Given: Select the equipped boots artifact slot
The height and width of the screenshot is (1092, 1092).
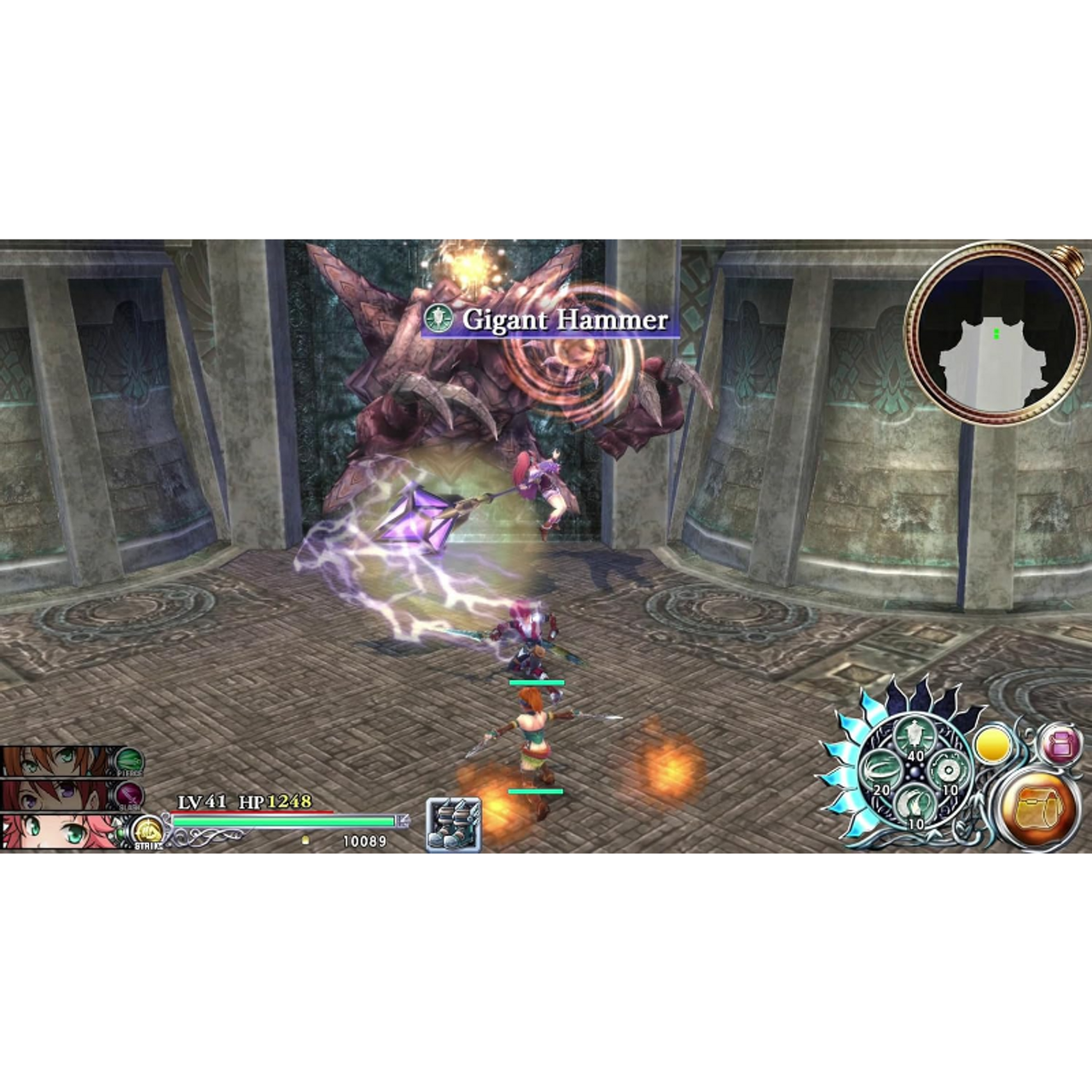Looking at the screenshot, I should tap(453, 825).
